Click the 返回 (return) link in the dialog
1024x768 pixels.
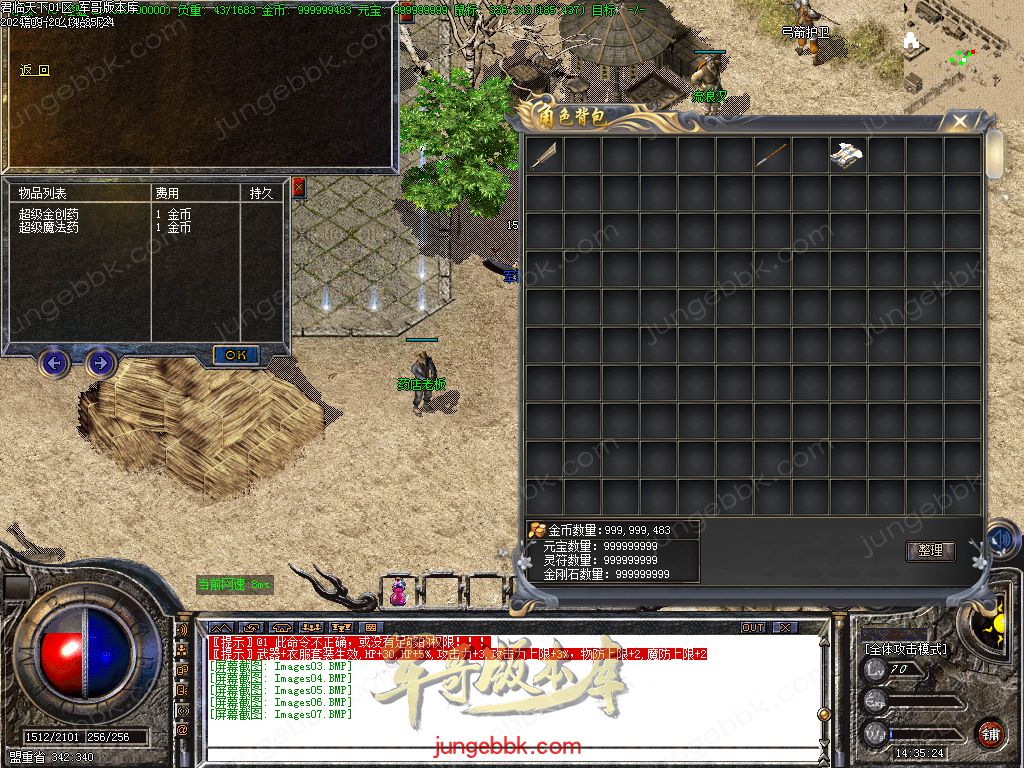coord(35,71)
